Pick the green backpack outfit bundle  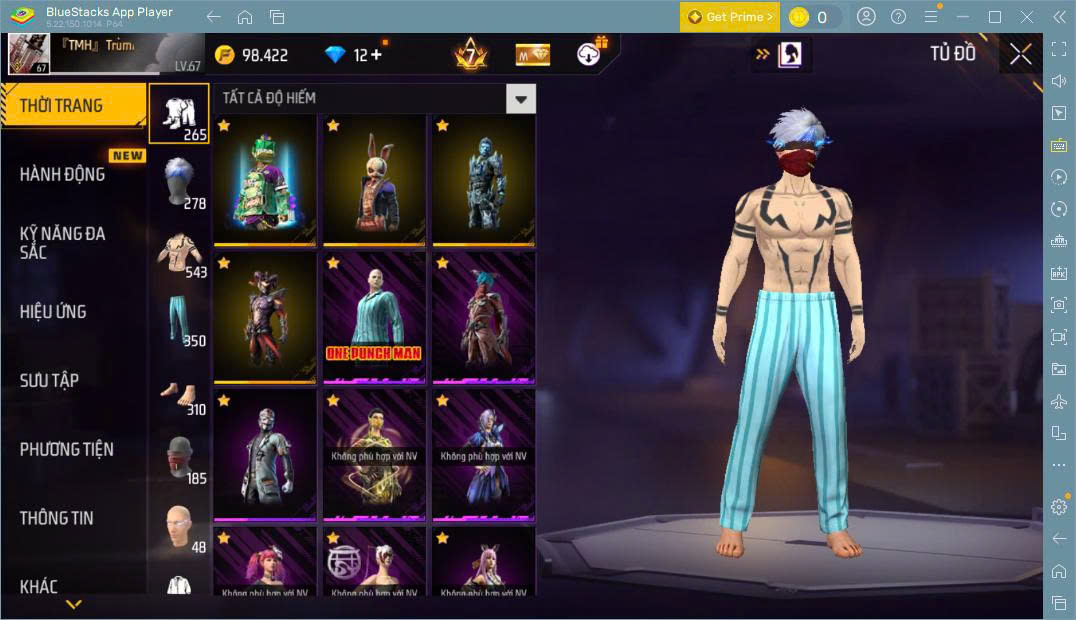(265, 180)
